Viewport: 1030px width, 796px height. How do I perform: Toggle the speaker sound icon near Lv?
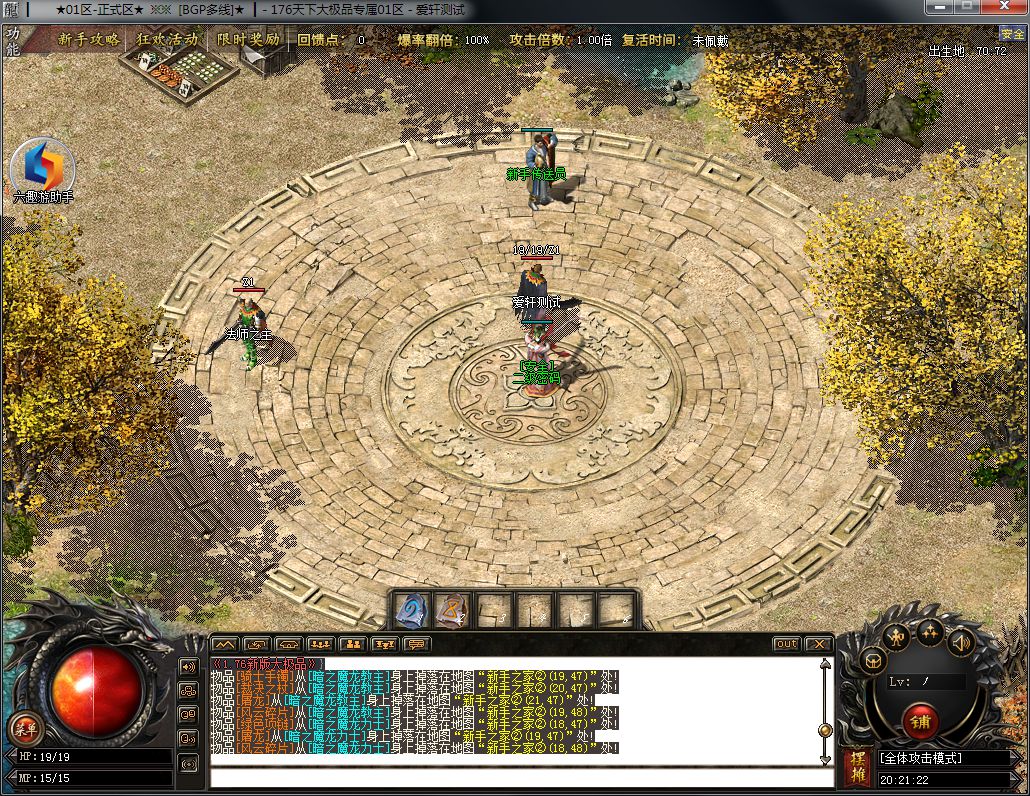(962, 642)
